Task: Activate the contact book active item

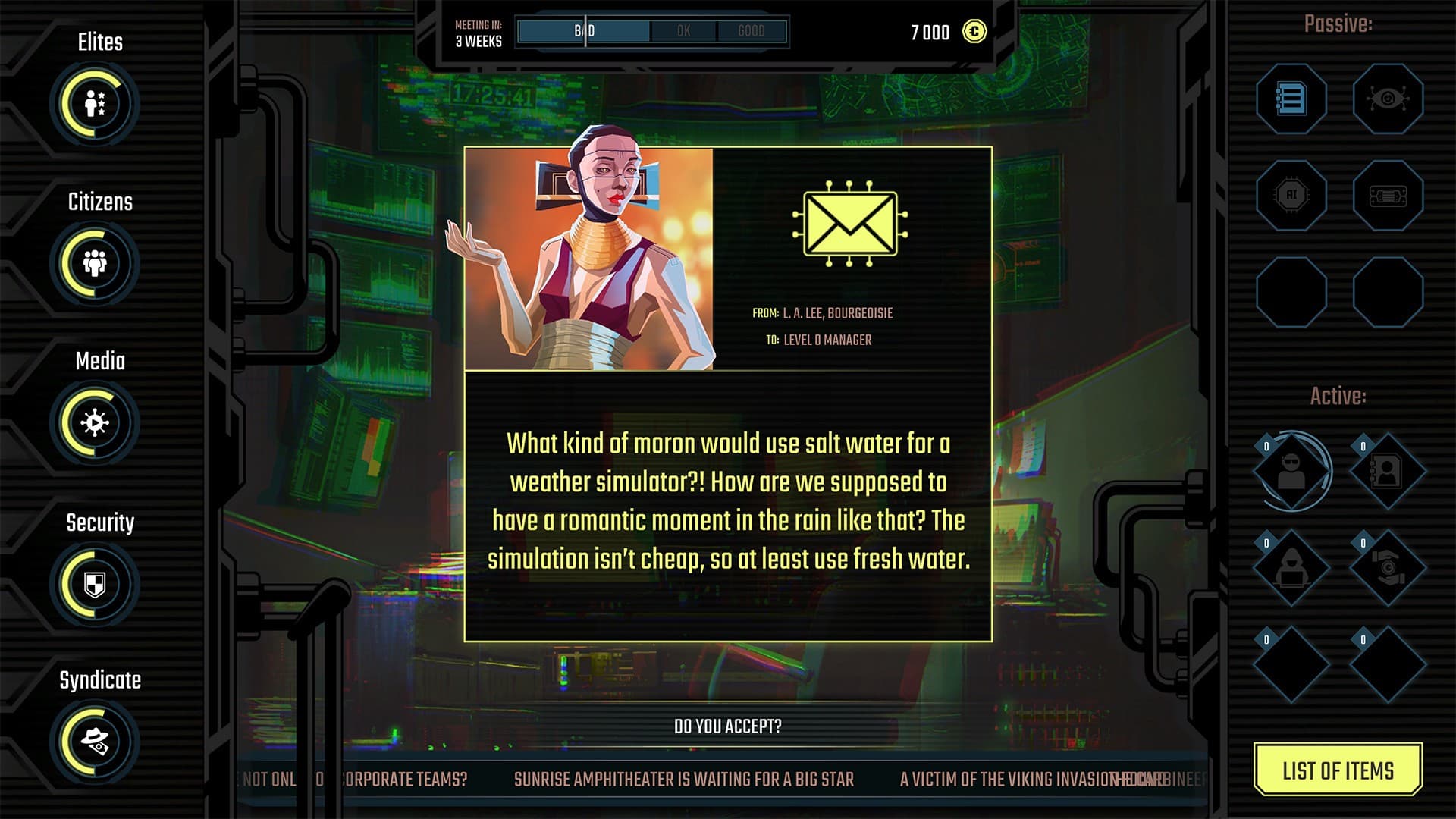Action: tap(1388, 472)
